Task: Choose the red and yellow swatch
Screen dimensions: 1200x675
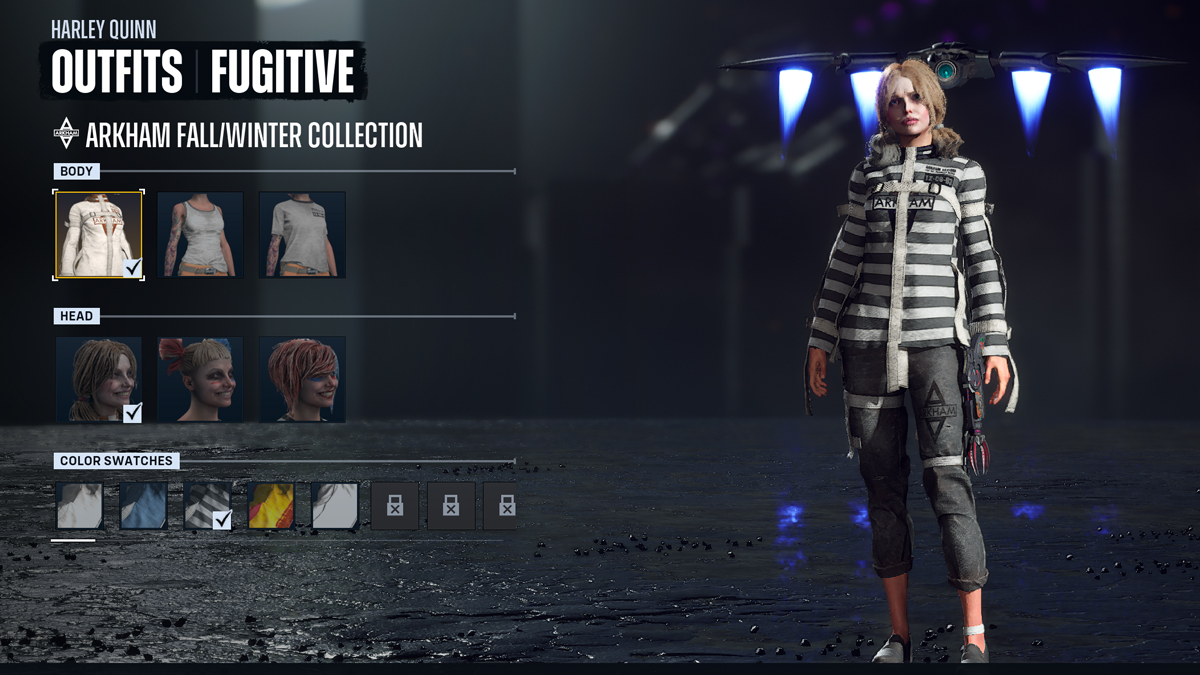Action: [x=271, y=505]
